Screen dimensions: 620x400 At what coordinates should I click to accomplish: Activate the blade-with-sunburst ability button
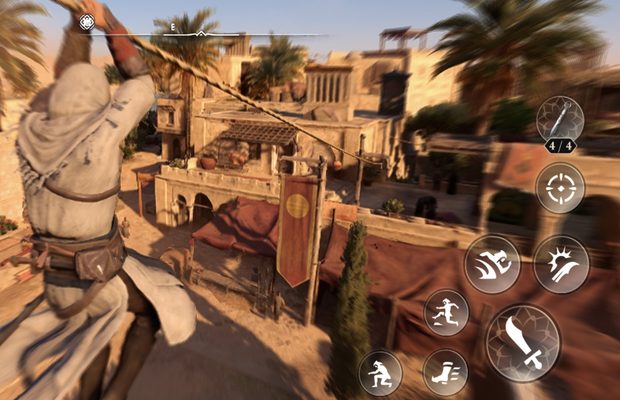[x=561, y=264]
